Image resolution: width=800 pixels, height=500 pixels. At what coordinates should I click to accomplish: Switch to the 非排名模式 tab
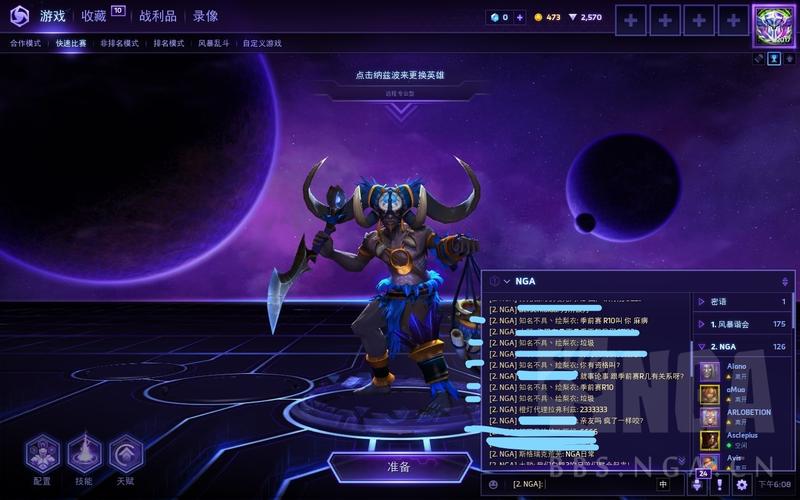(x=119, y=44)
